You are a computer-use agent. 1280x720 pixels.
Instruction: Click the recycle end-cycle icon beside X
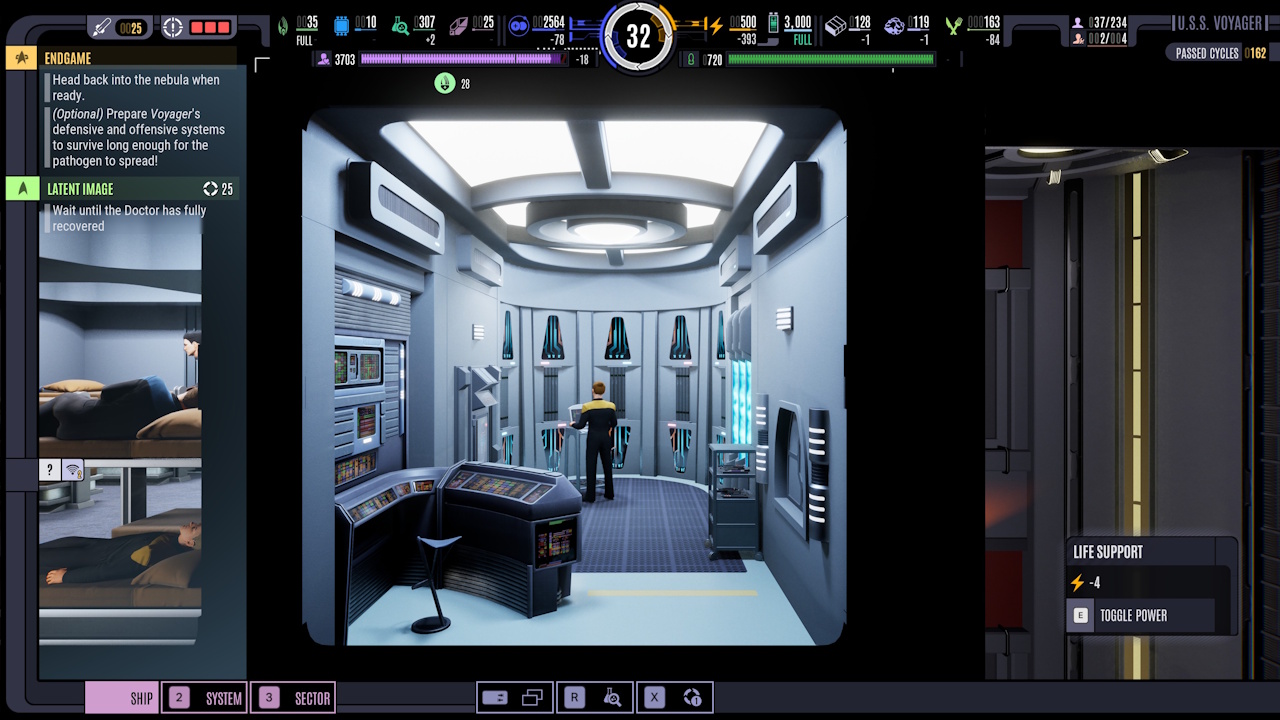[x=692, y=697]
